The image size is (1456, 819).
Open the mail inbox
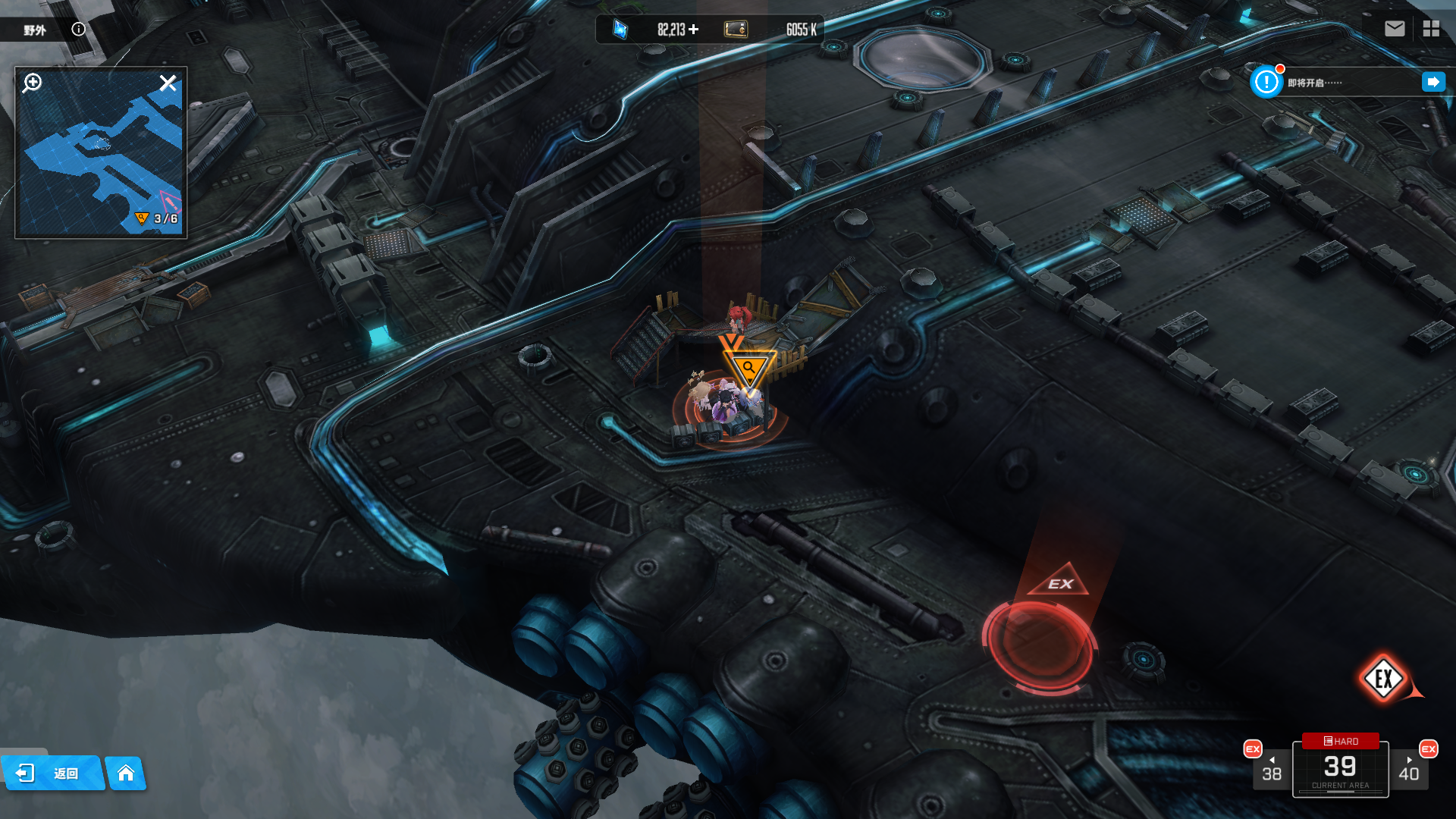(x=1394, y=29)
